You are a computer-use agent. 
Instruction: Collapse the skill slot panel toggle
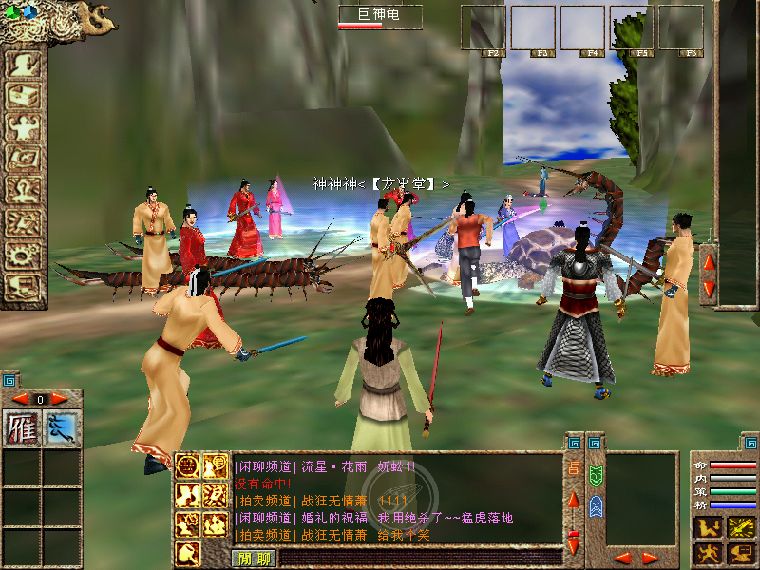tap(9, 380)
